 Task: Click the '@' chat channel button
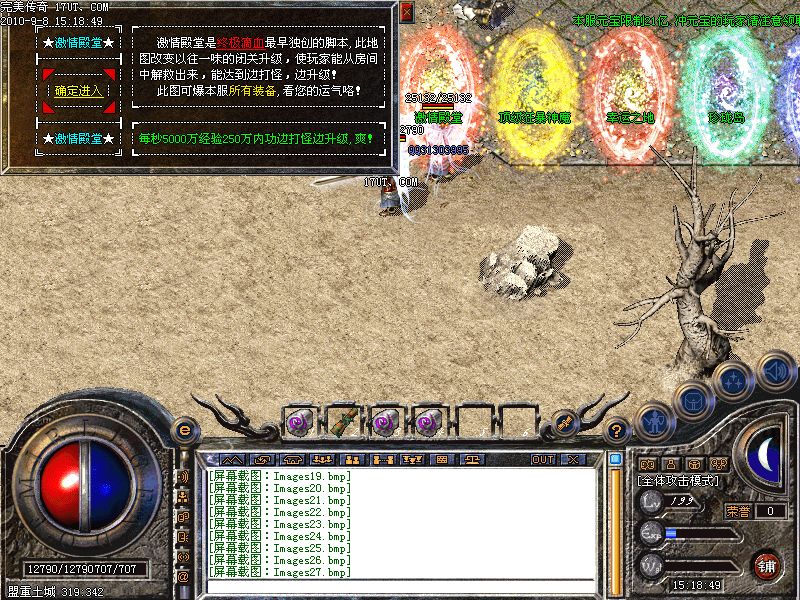coord(183,576)
